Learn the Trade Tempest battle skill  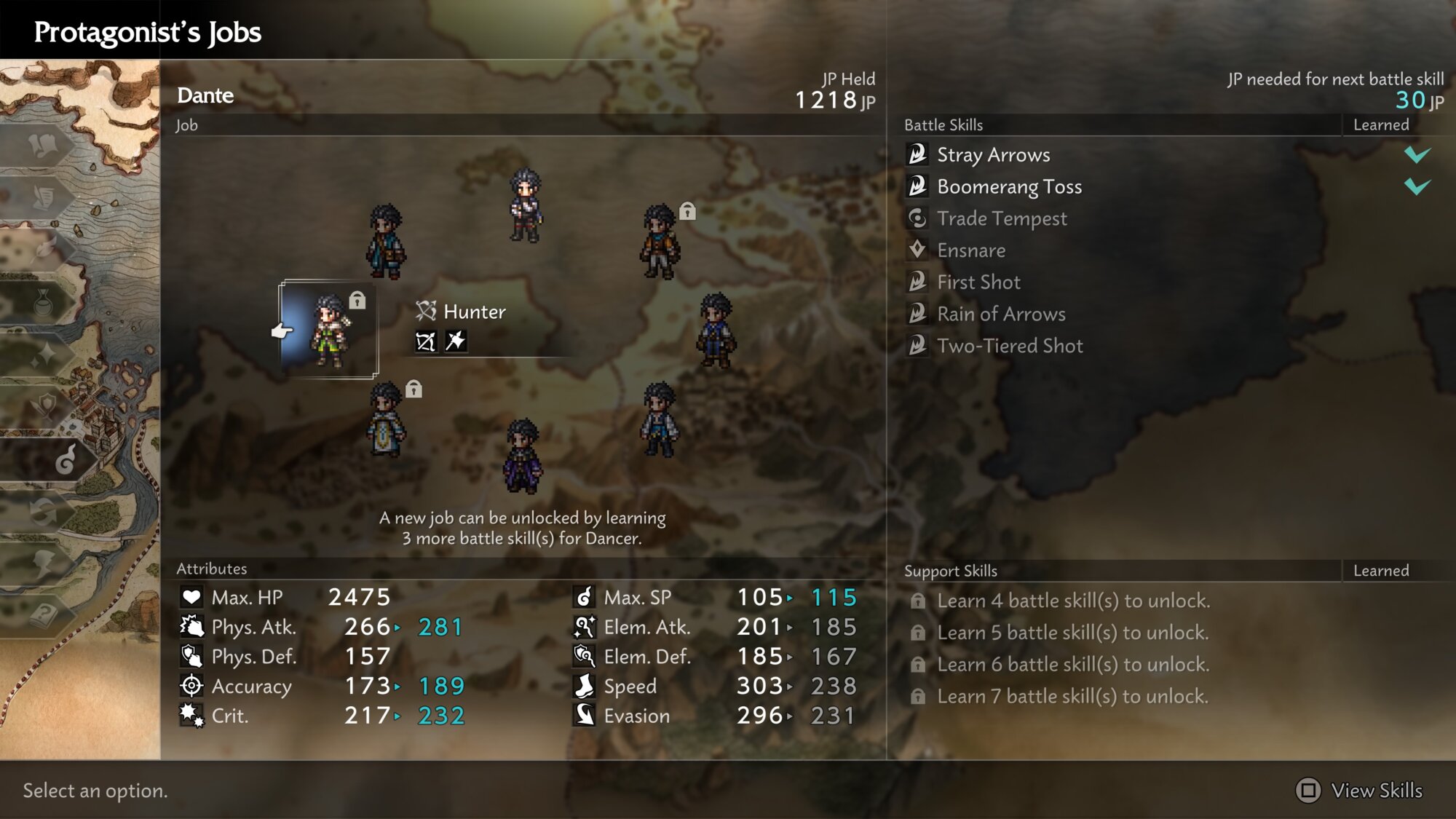click(x=1002, y=219)
